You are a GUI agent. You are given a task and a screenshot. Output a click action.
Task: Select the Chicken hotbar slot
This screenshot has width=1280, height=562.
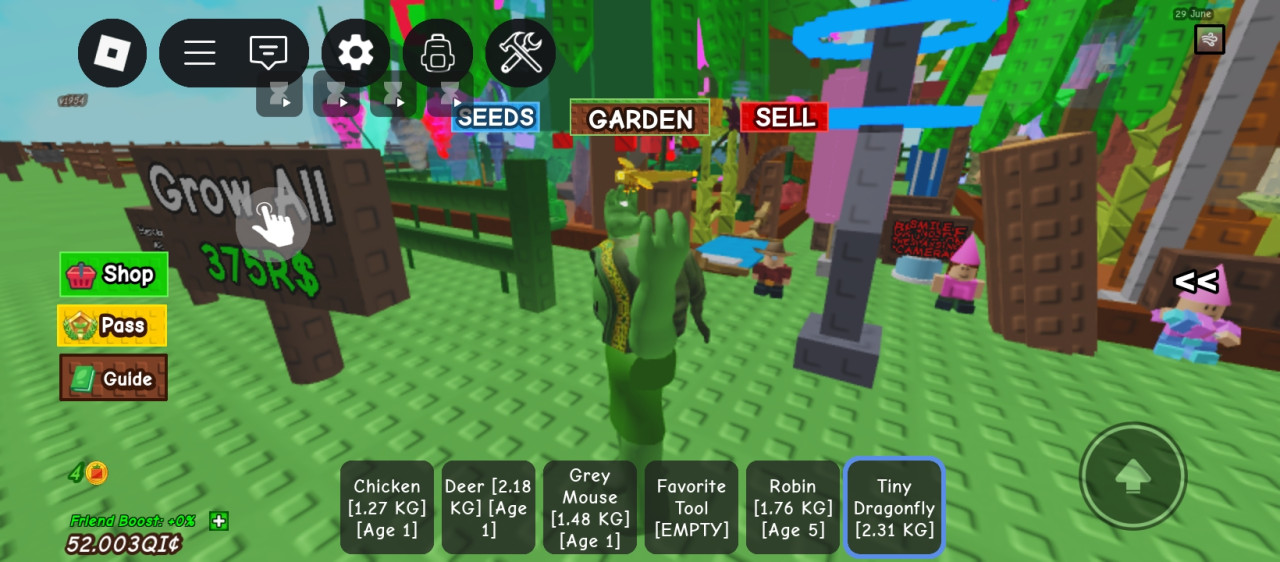coord(387,507)
